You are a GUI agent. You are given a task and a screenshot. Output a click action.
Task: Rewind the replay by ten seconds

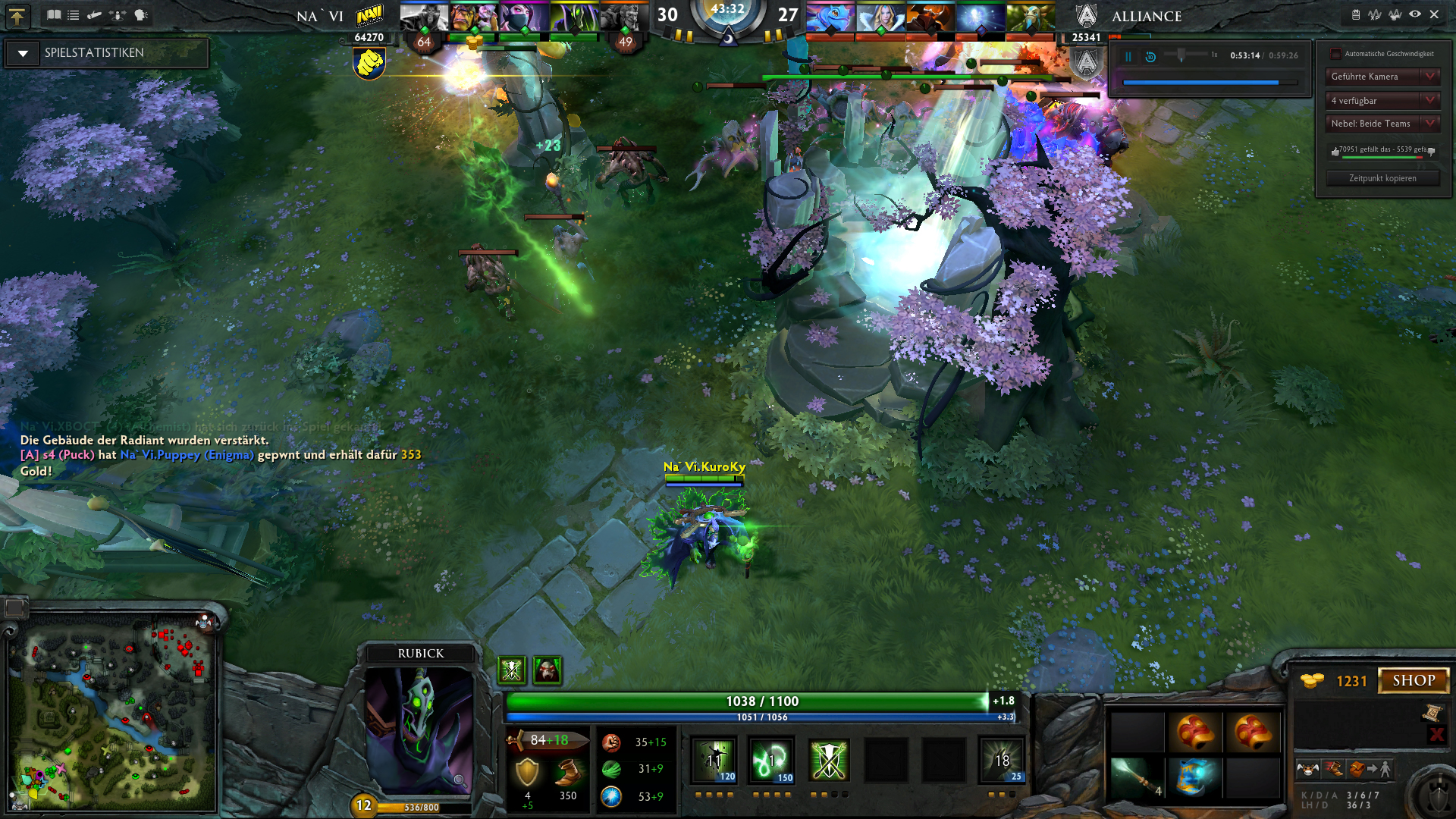(x=1150, y=56)
